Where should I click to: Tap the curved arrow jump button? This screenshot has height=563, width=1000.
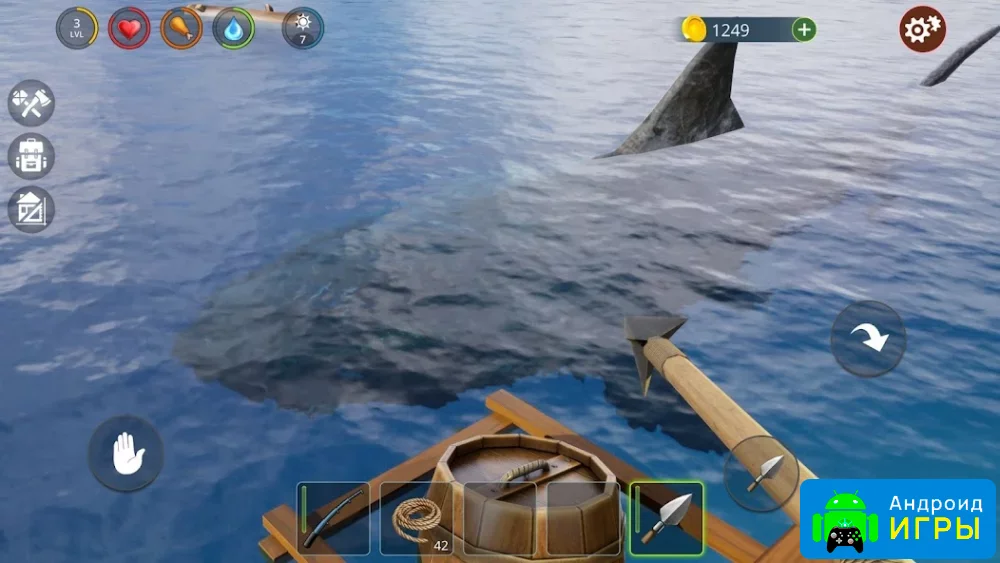coord(868,339)
